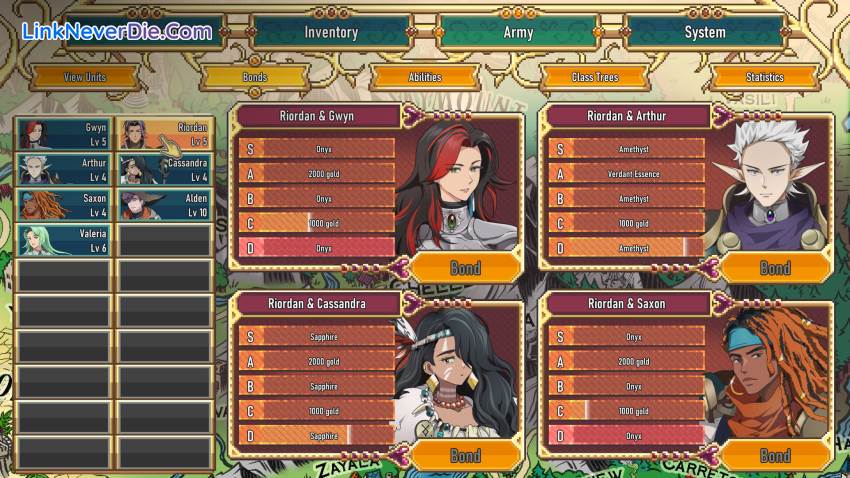This screenshot has height=478, width=850.
Task: Select Gwyn in the unit list
Action: [63, 134]
